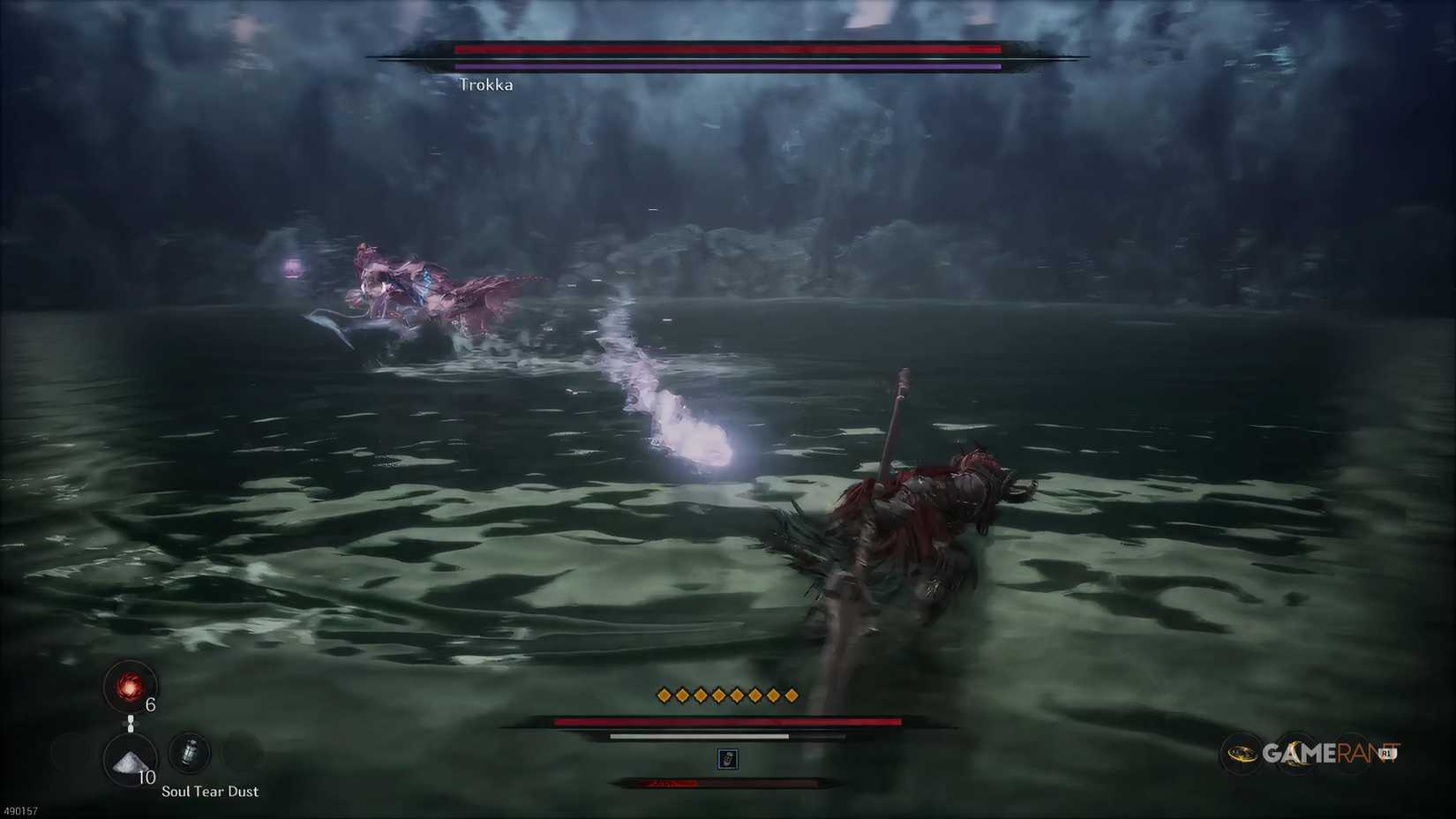1456x819 pixels.
Task: Toggle the fourth orange diamond indicator
Action: (717, 695)
